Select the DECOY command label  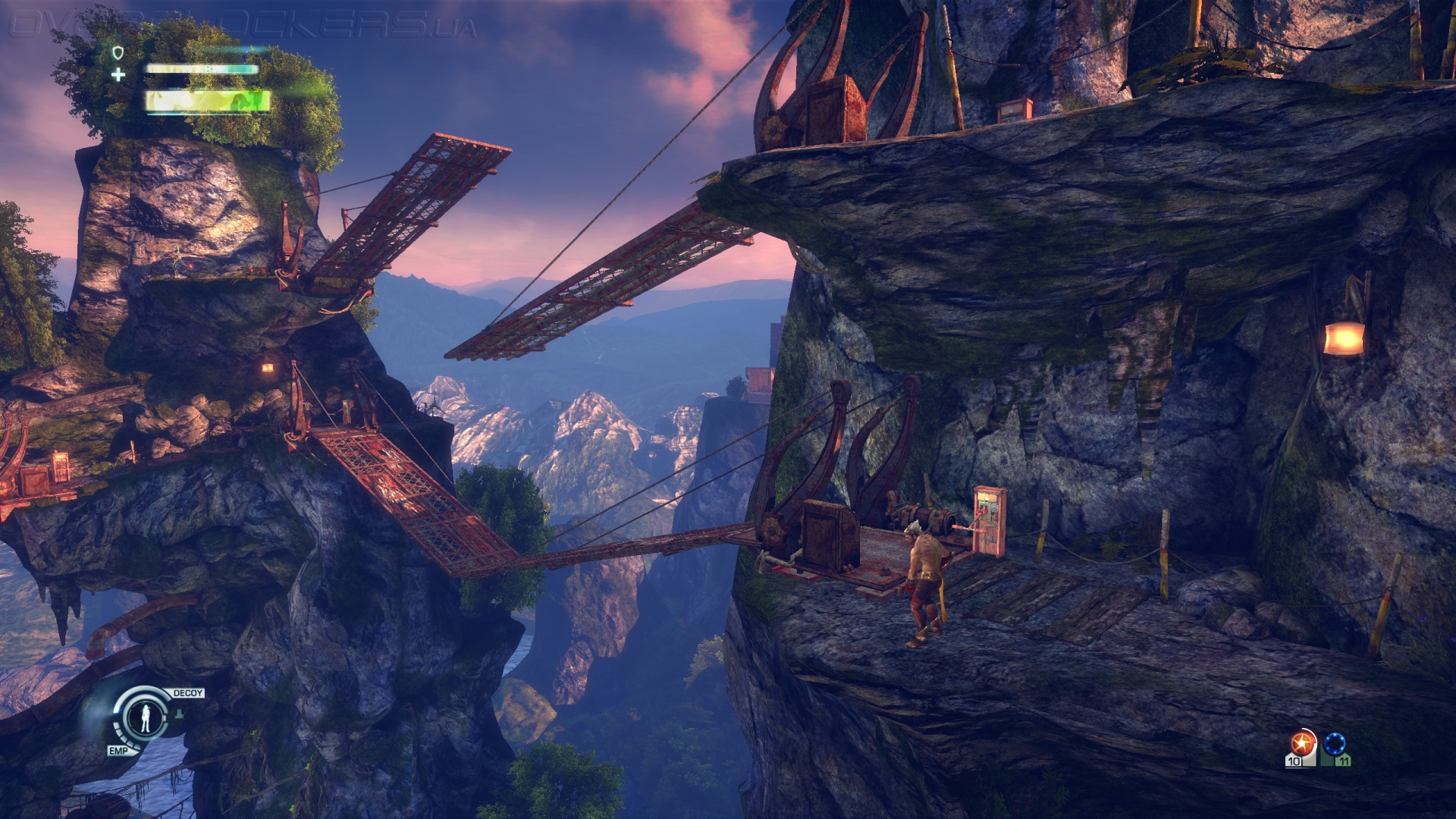188,693
